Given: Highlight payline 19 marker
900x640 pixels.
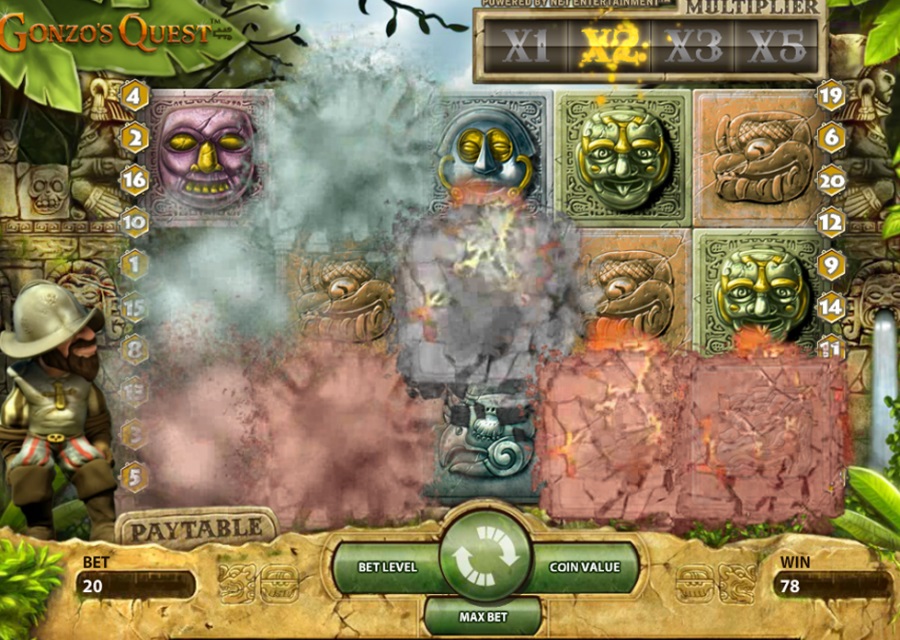Looking at the screenshot, I should point(831,97).
